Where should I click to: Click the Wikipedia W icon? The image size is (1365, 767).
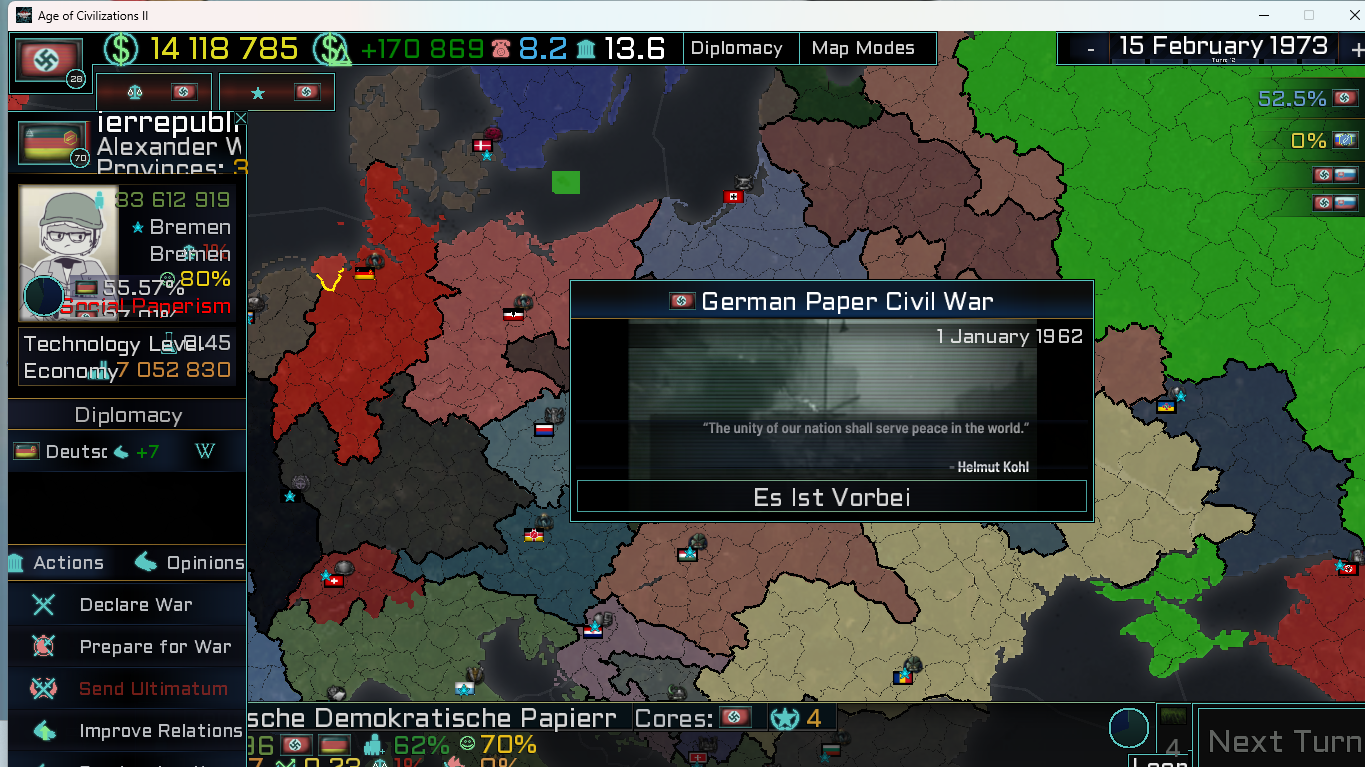205,452
